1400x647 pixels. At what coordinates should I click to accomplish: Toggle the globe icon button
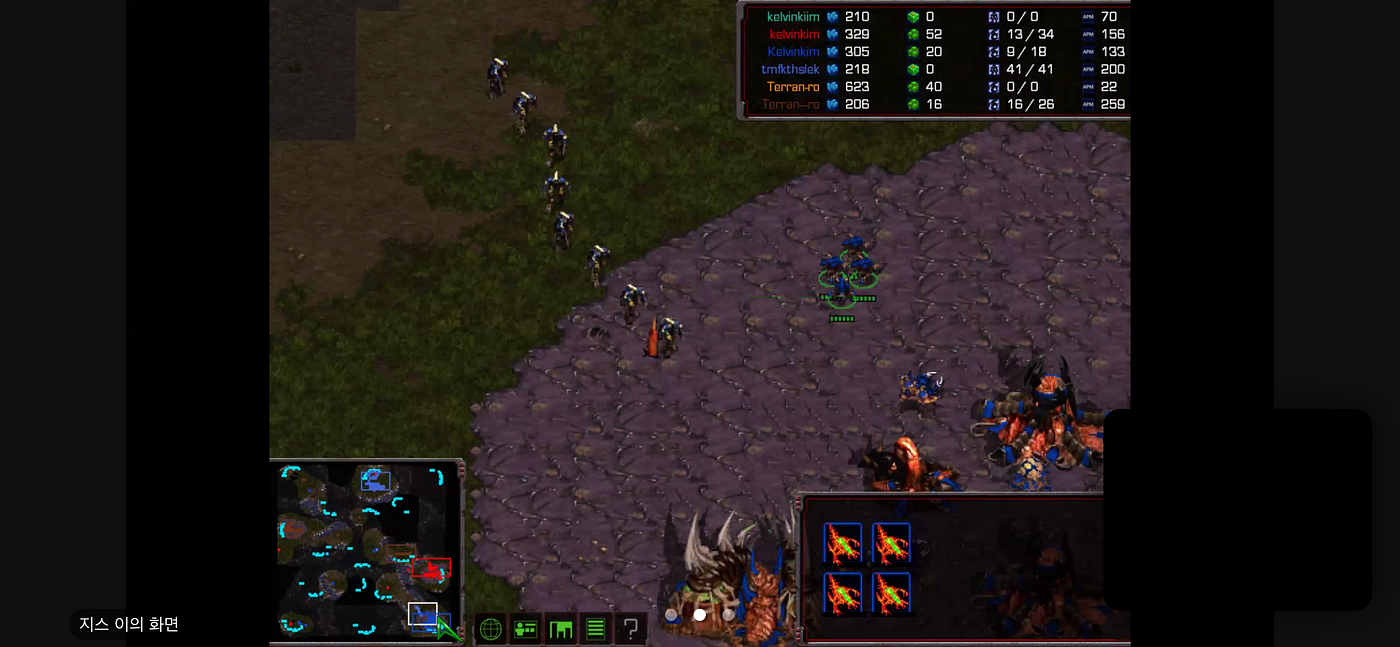(490, 629)
